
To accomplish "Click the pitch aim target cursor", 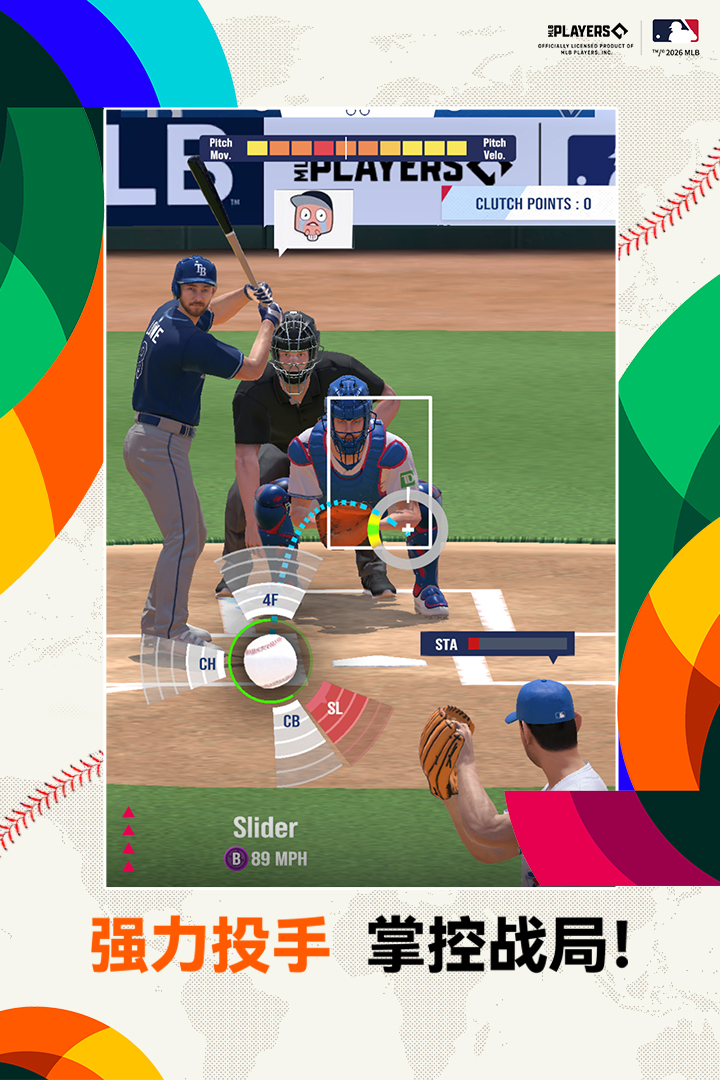I will tap(408, 528).
